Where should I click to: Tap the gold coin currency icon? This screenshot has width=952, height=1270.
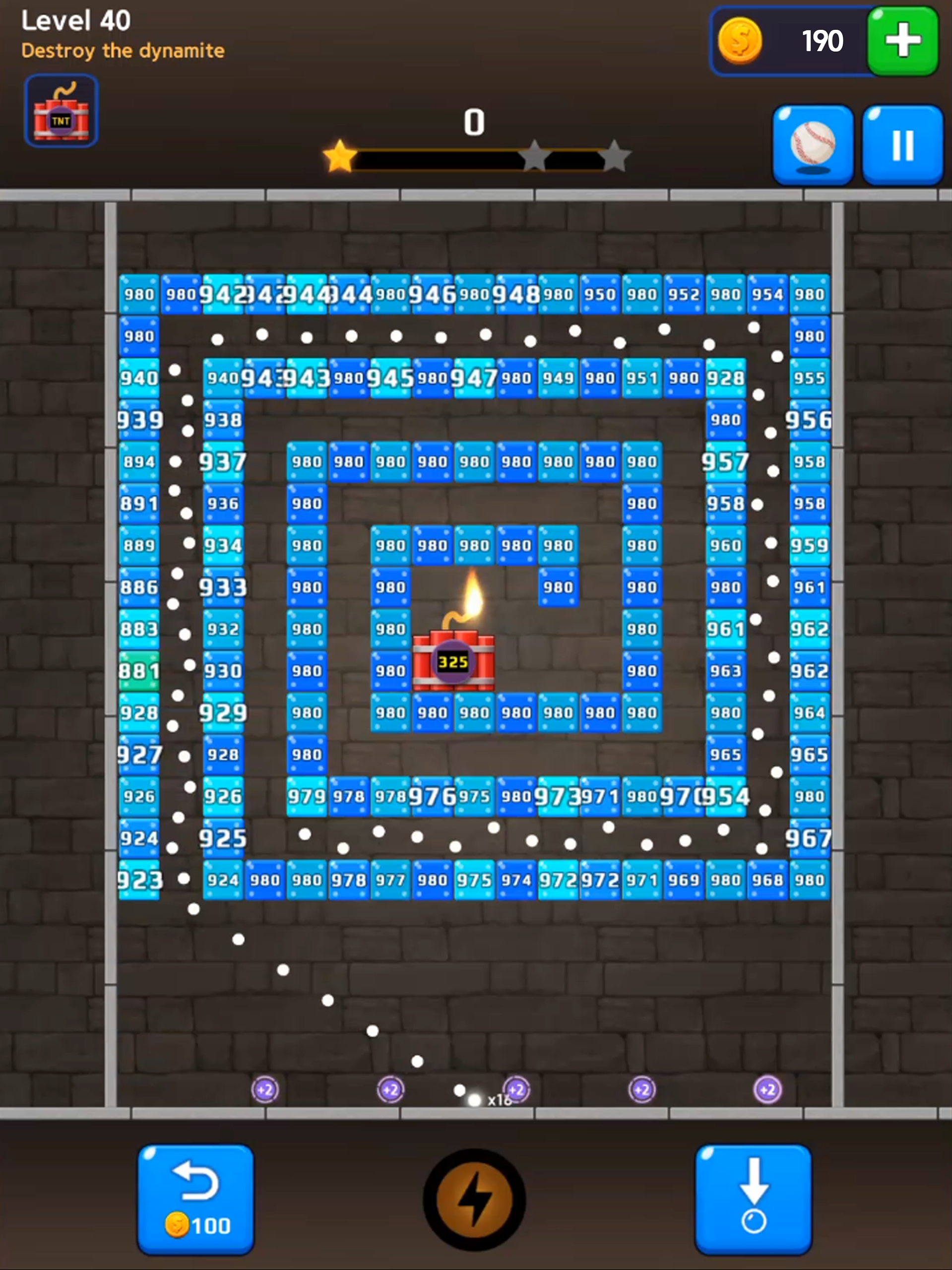tap(741, 41)
